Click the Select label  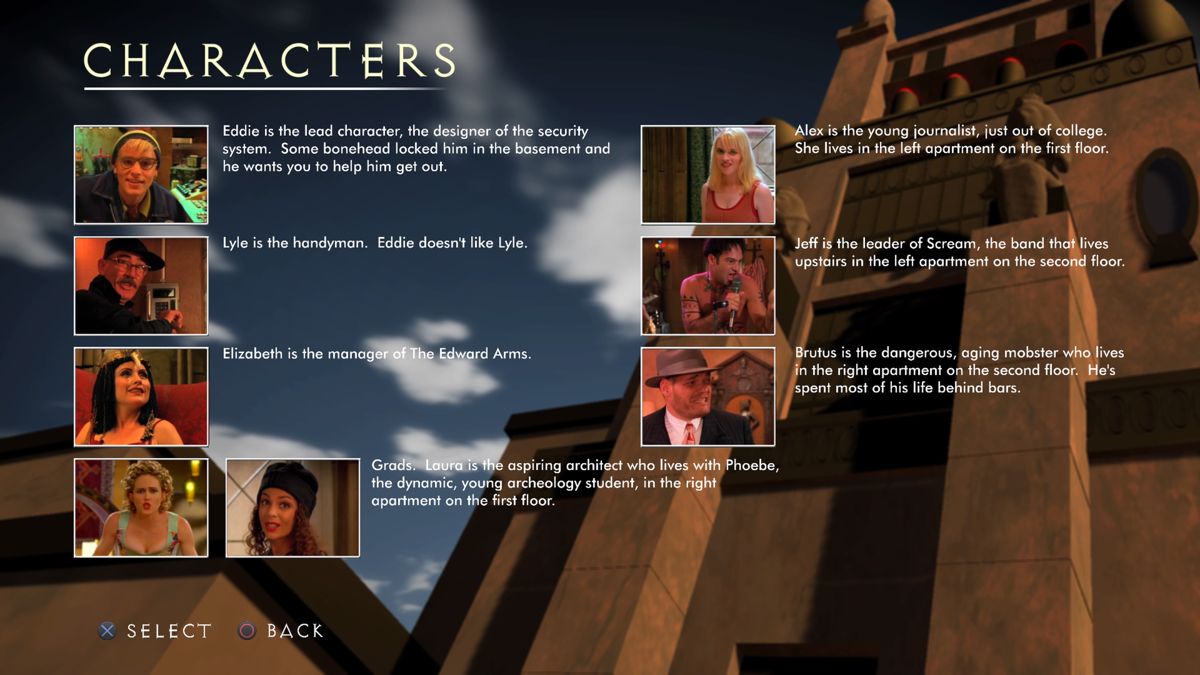[x=169, y=631]
